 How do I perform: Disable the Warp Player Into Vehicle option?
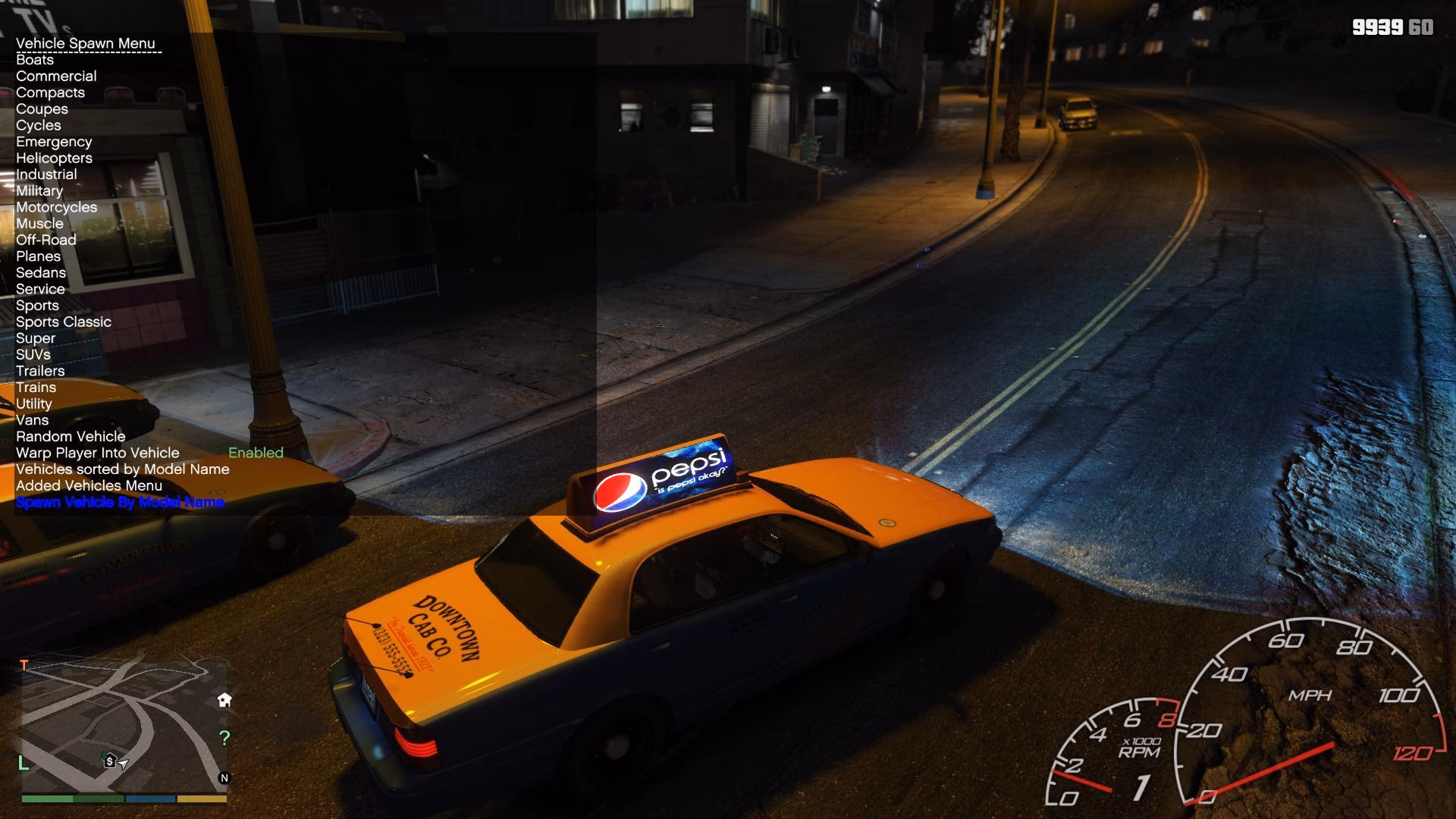[x=97, y=453]
